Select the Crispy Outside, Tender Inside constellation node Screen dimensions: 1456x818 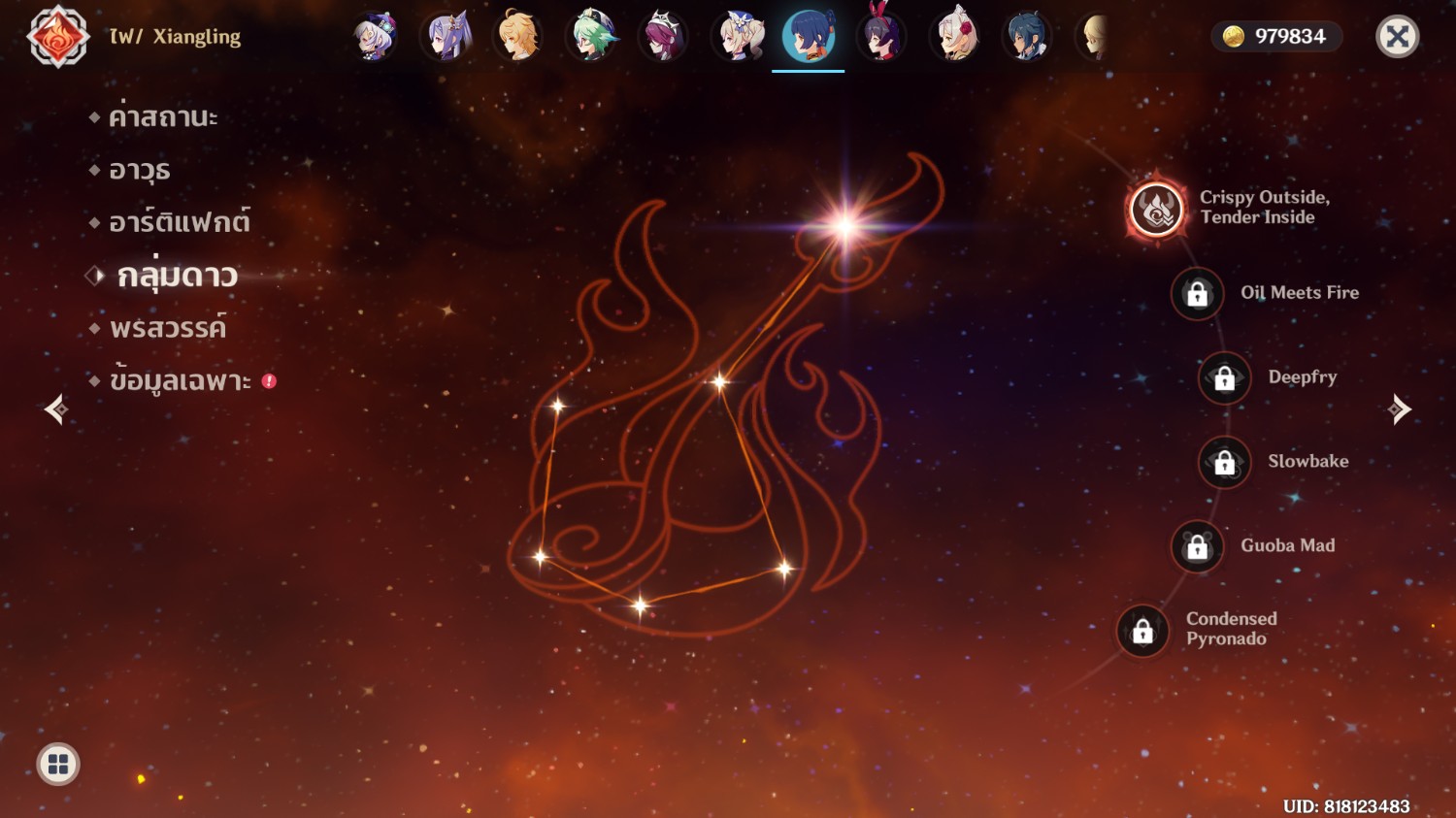pyautogui.click(x=1156, y=209)
